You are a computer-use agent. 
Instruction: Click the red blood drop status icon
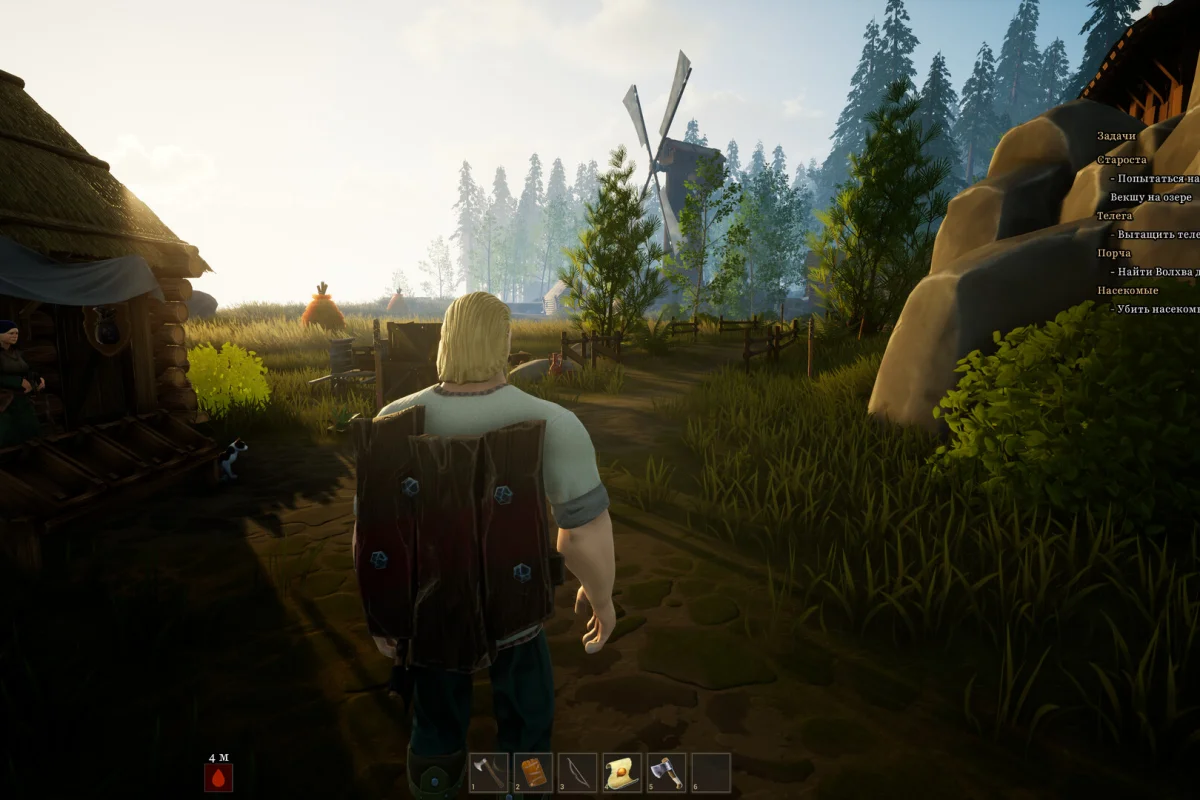pos(218,777)
